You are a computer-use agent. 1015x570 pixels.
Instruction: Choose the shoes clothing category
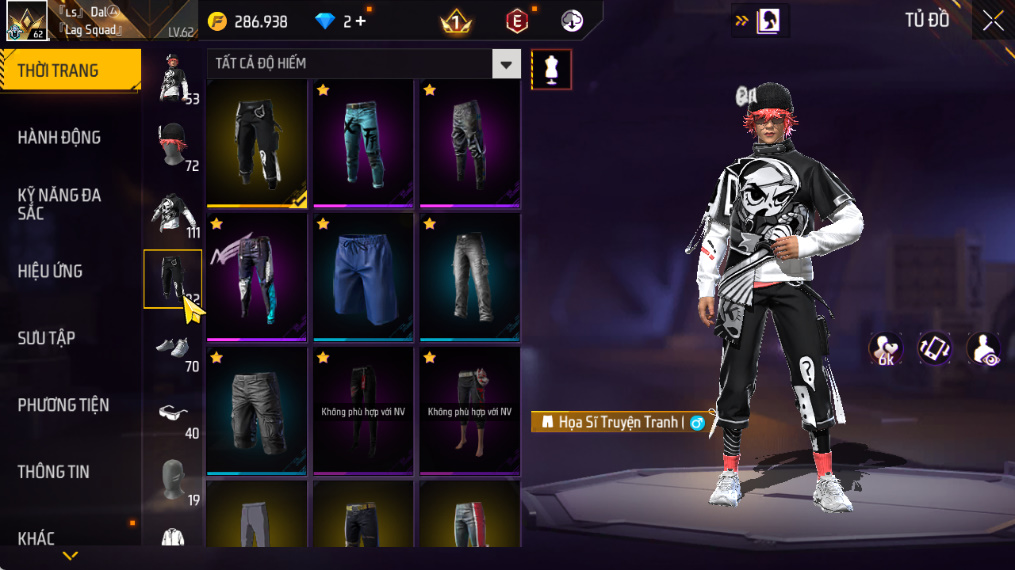173,346
